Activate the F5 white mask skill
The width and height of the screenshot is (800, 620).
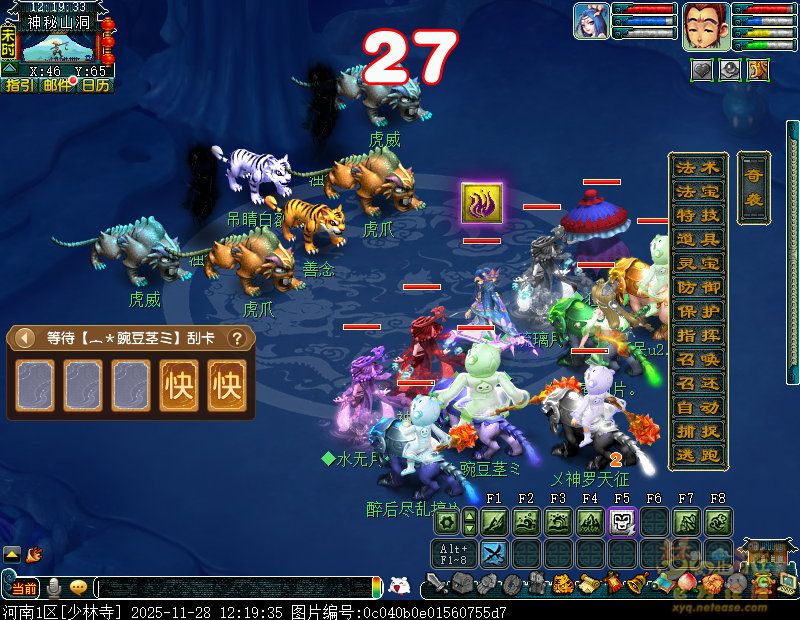click(622, 521)
